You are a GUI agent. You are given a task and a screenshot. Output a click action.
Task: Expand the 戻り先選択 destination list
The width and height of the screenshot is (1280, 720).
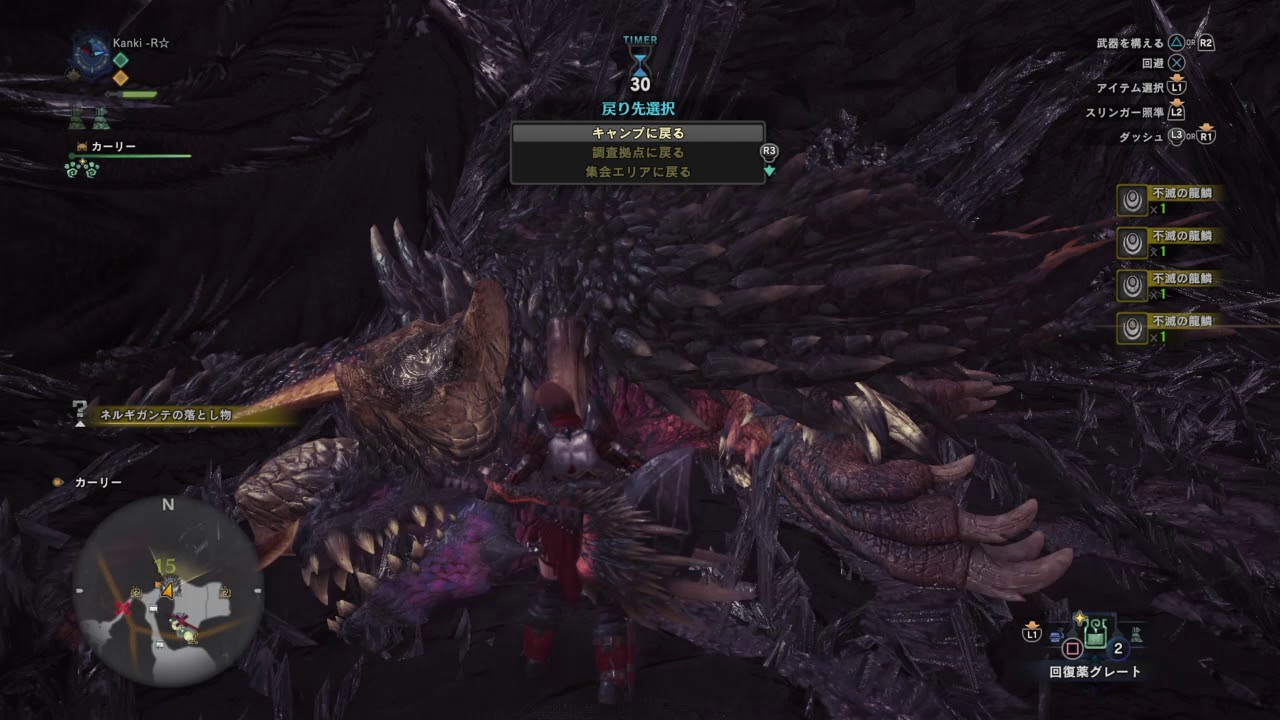(x=637, y=105)
